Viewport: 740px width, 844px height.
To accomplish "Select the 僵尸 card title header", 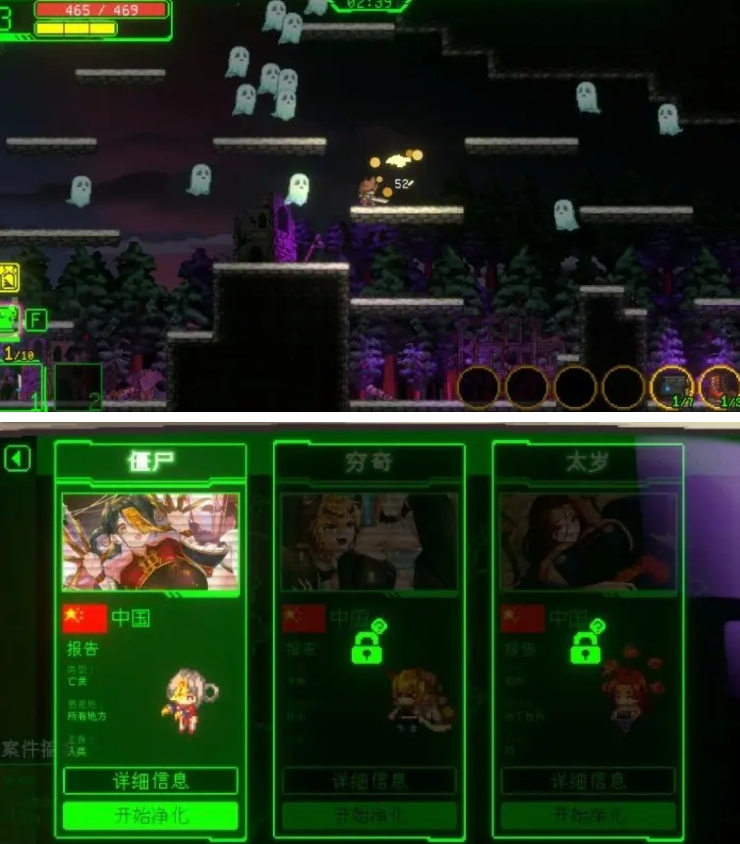I will pos(150,462).
